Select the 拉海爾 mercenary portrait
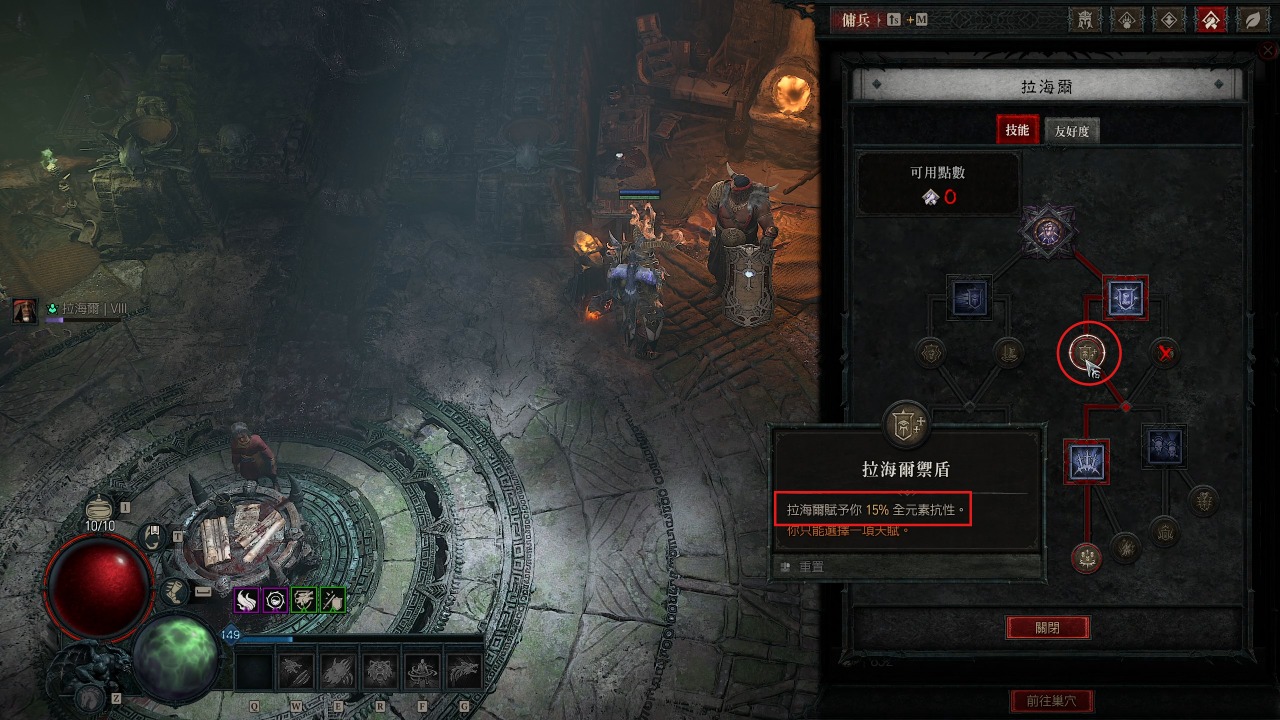The height and width of the screenshot is (720, 1280). (x=26, y=310)
